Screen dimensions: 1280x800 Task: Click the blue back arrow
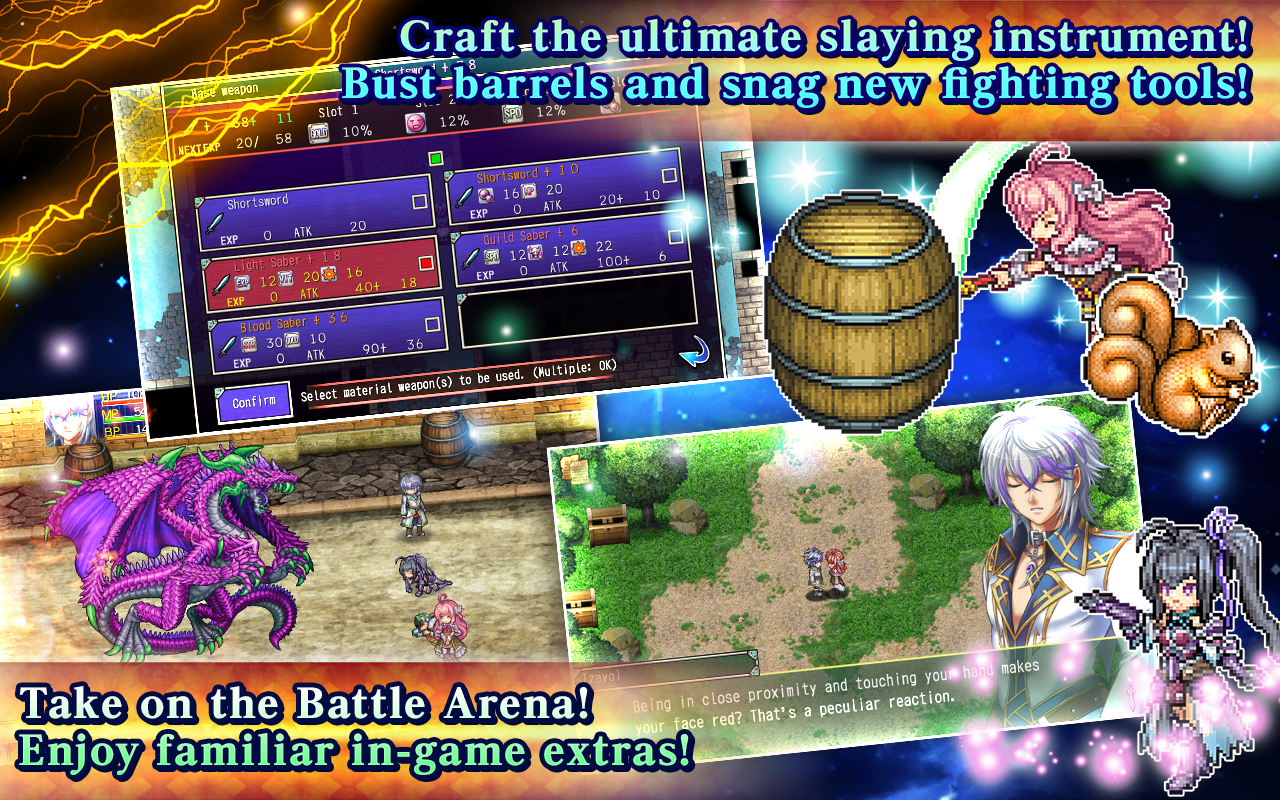click(x=694, y=351)
